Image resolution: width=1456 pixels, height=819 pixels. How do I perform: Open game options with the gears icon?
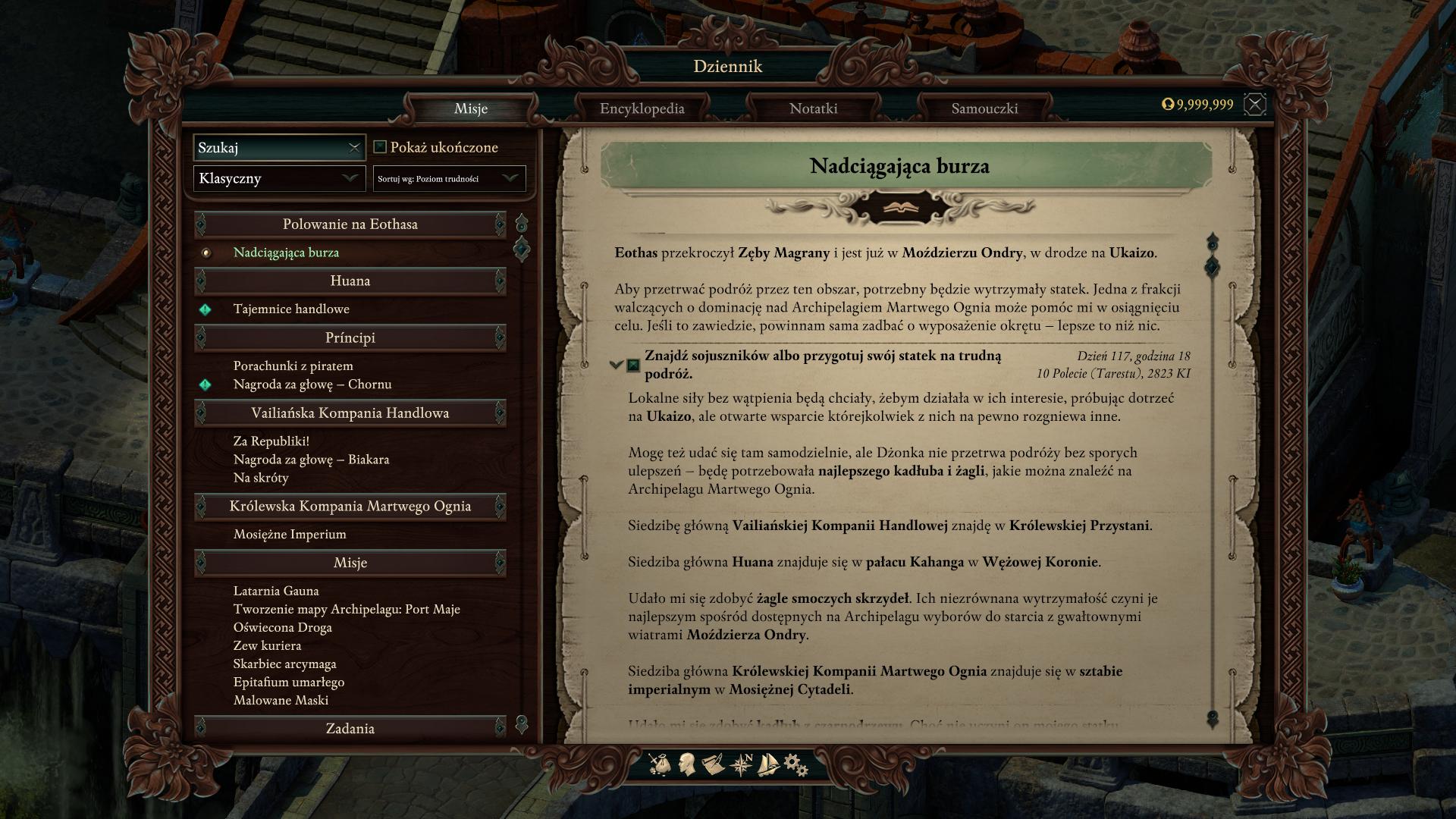tap(795, 764)
